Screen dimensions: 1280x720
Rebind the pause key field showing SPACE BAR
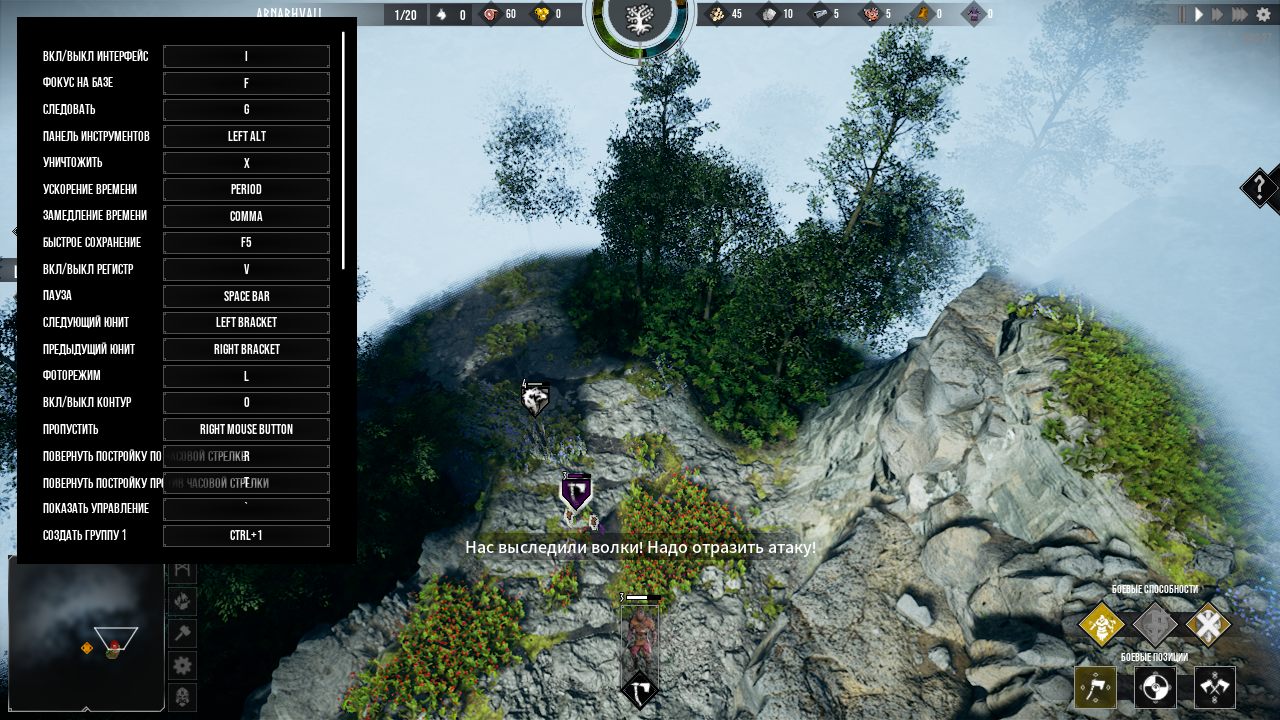246,296
